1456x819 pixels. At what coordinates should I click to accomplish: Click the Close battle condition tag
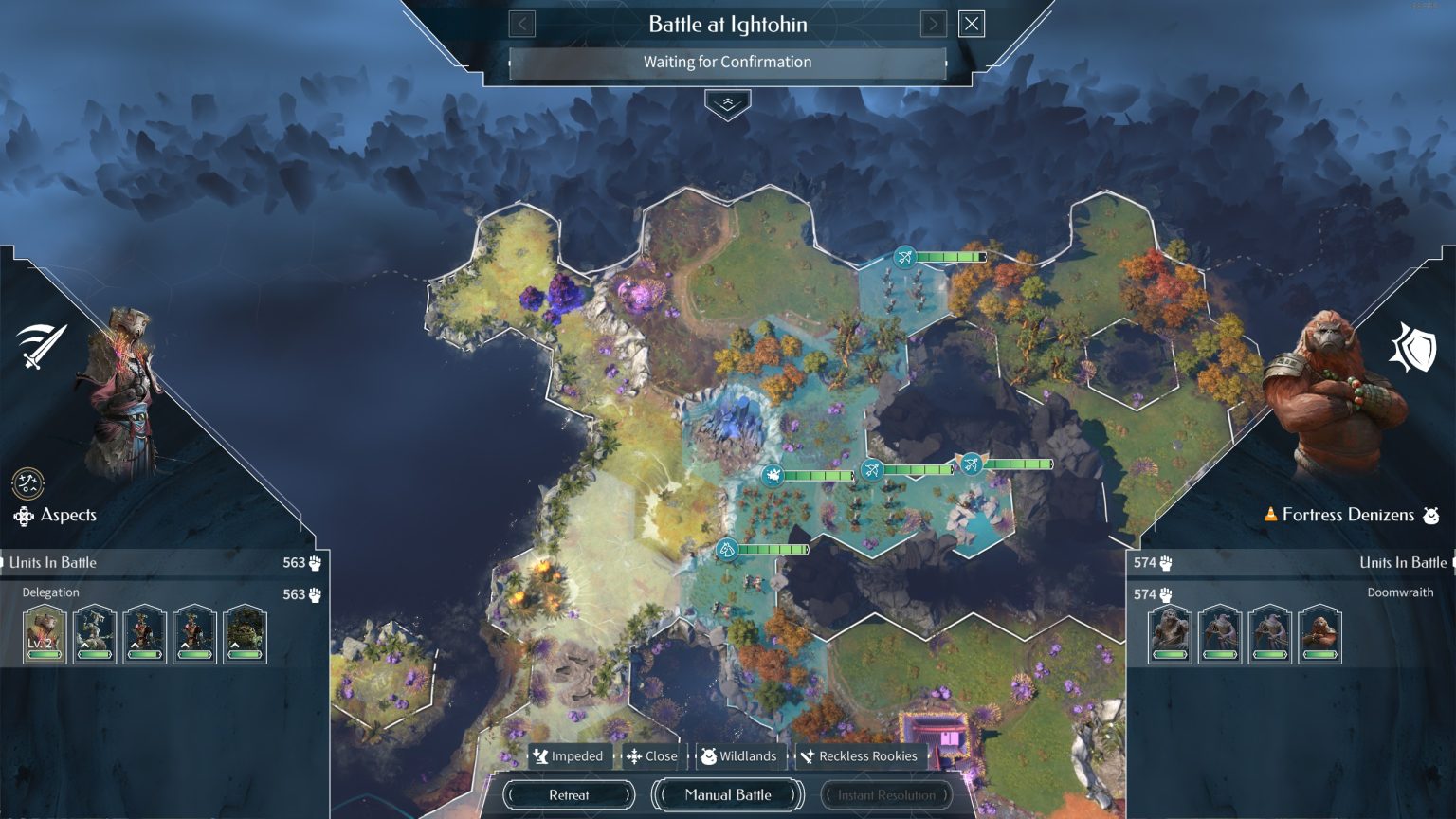click(653, 756)
